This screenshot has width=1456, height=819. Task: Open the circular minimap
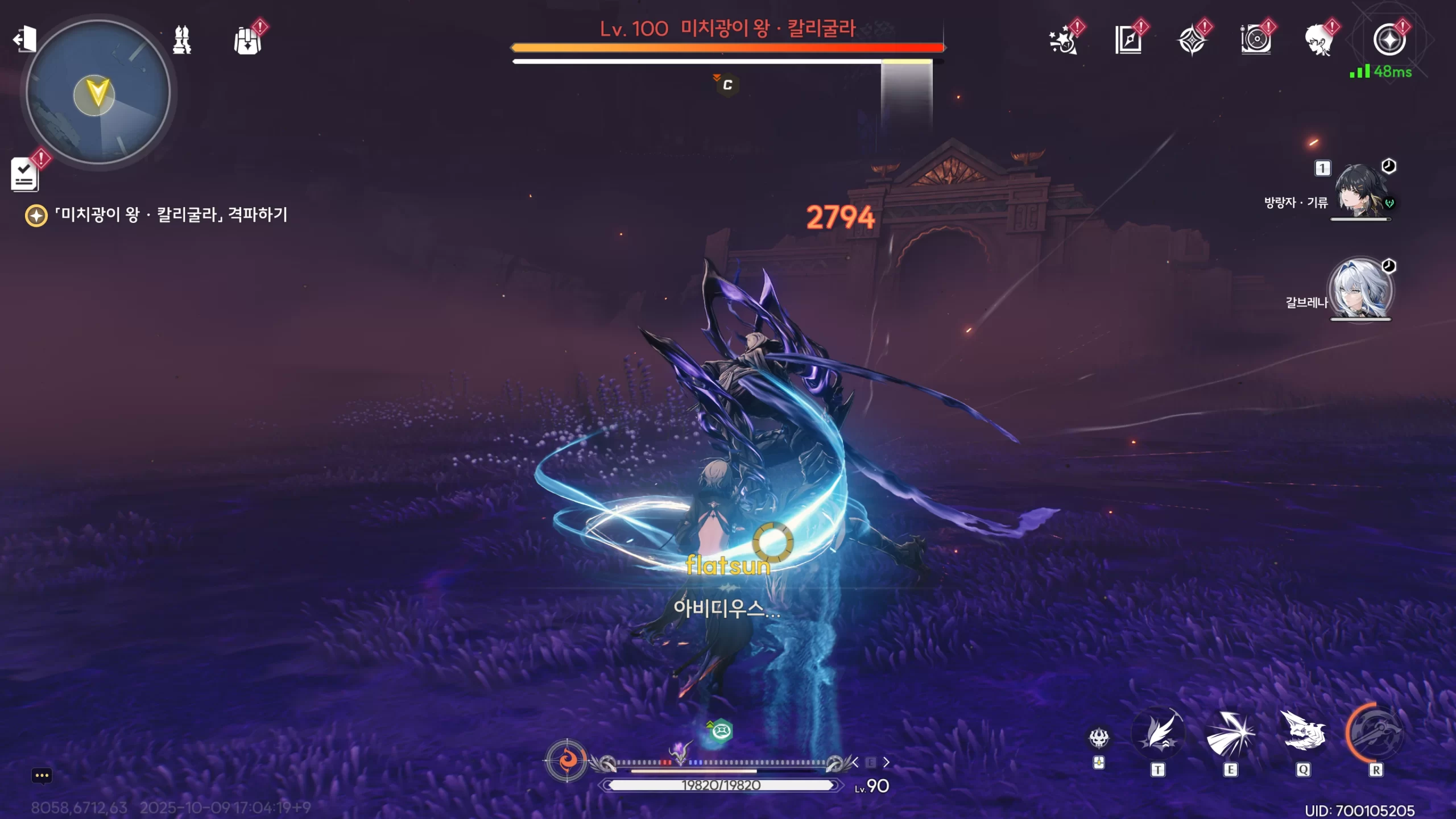[x=98, y=92]
